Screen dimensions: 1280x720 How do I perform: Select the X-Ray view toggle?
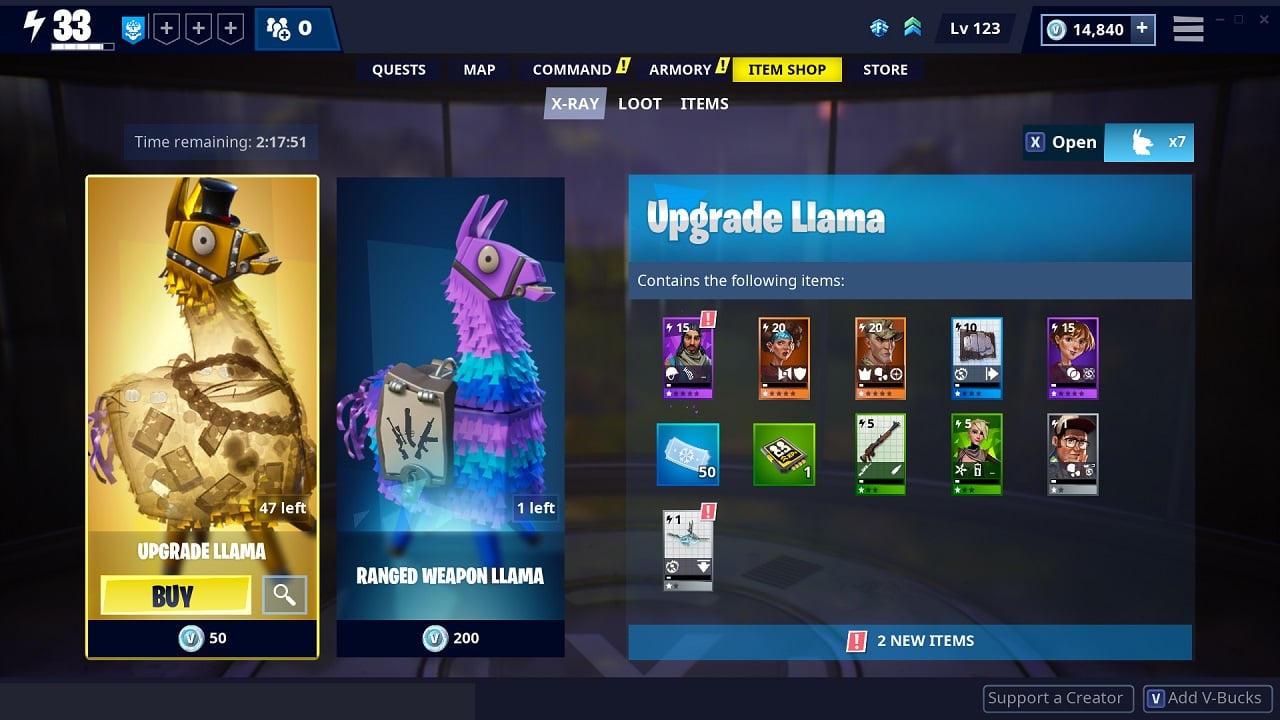point(574,103)
